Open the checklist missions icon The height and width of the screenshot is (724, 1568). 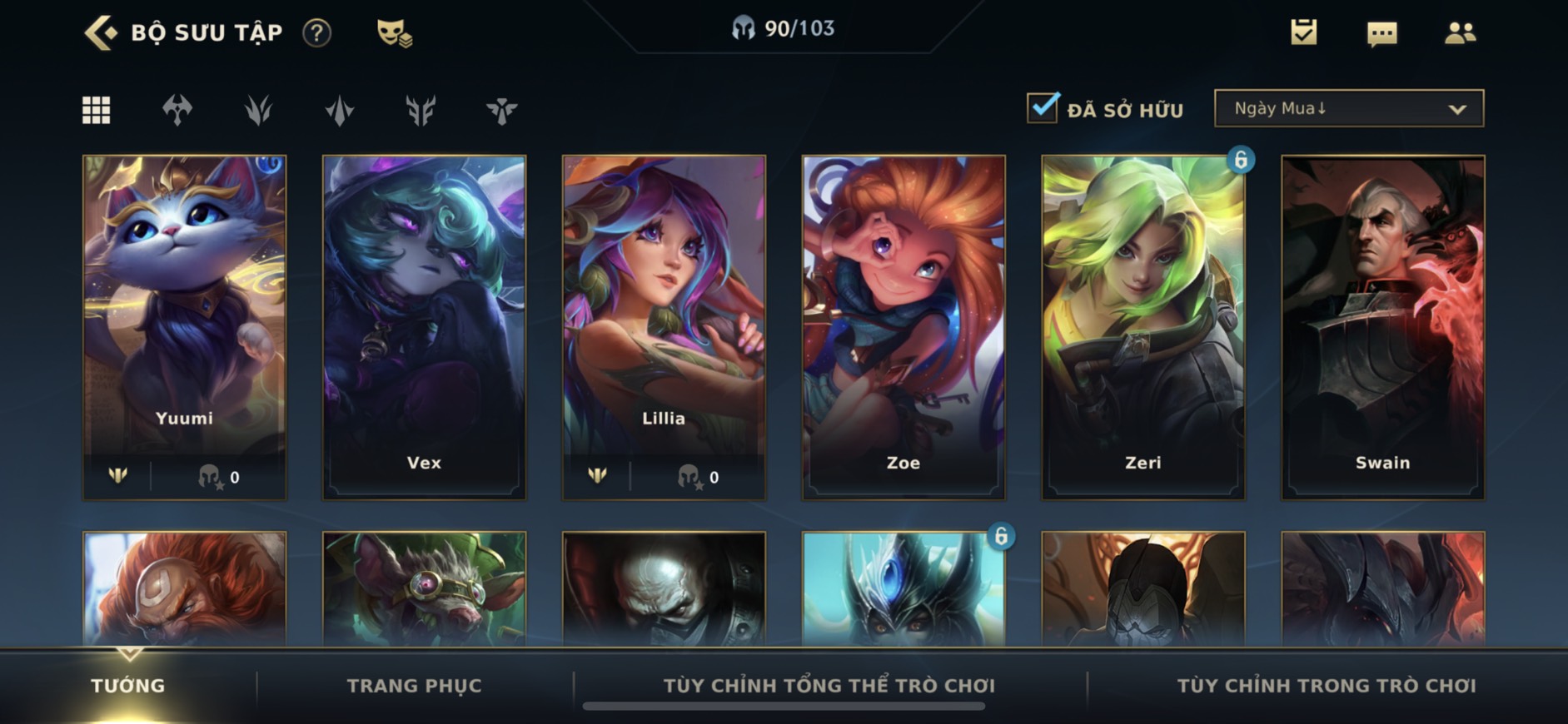point(1303,32)
